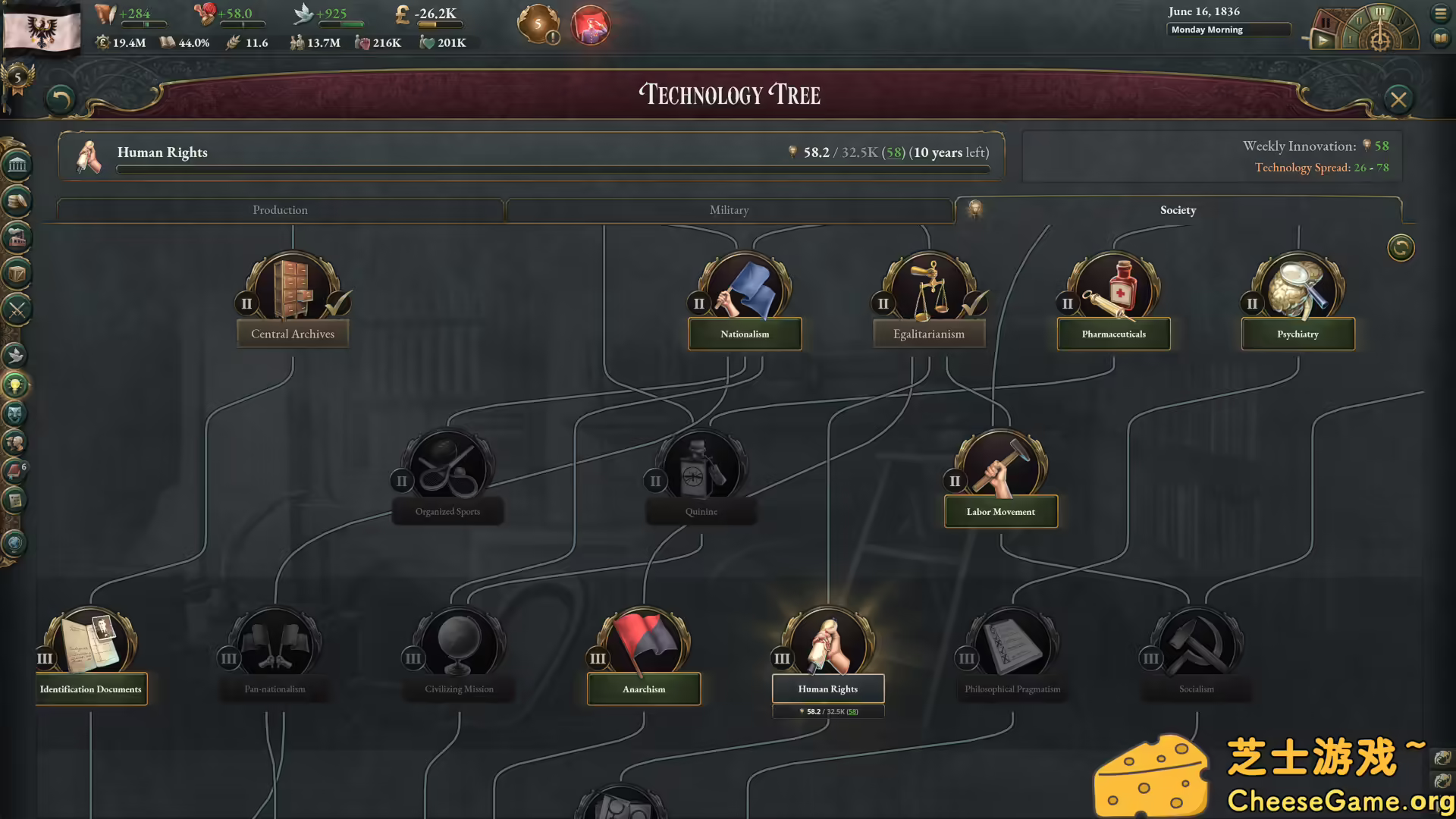This screenshot has height=819, width=1456.
Task: Open the Buildings panel via the bank icon
Action: tap(17, 165)
